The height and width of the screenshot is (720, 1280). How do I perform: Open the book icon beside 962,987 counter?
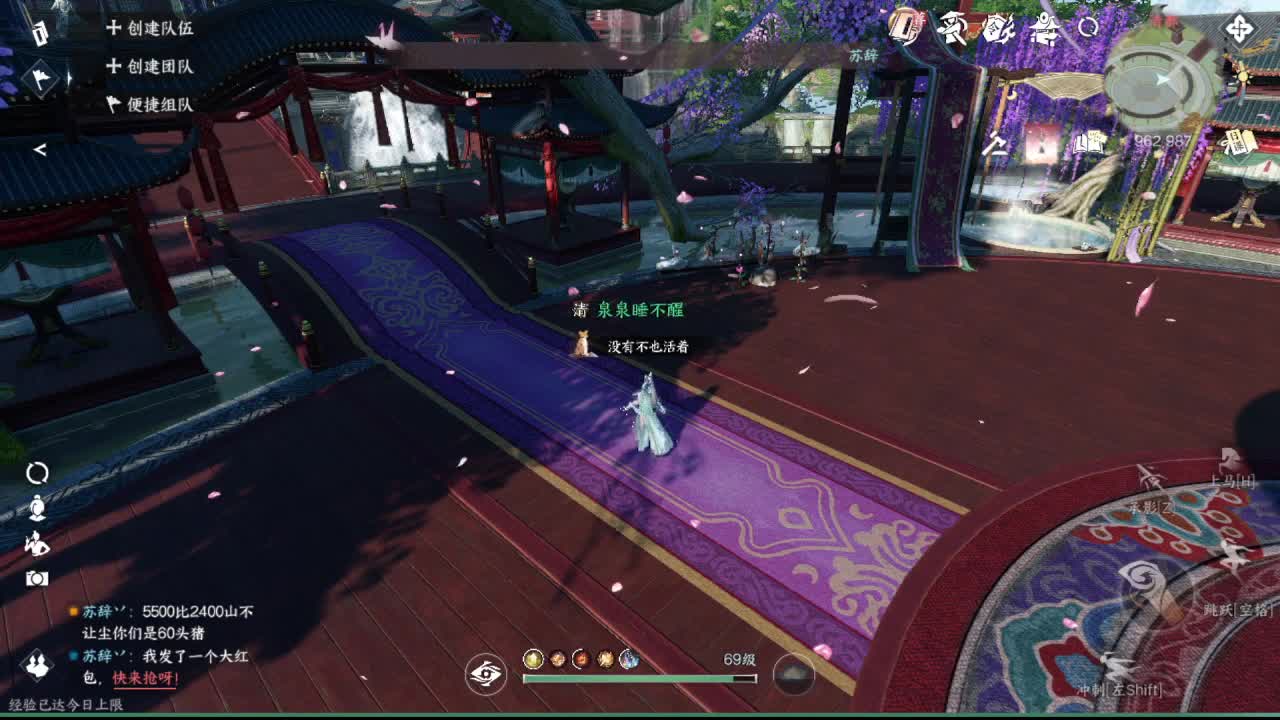tap(1088, 140)
